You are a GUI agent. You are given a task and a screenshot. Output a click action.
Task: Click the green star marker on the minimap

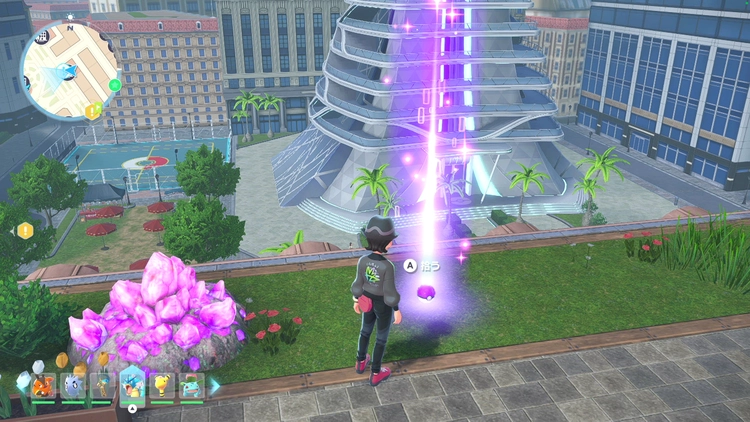coord(115,85)
